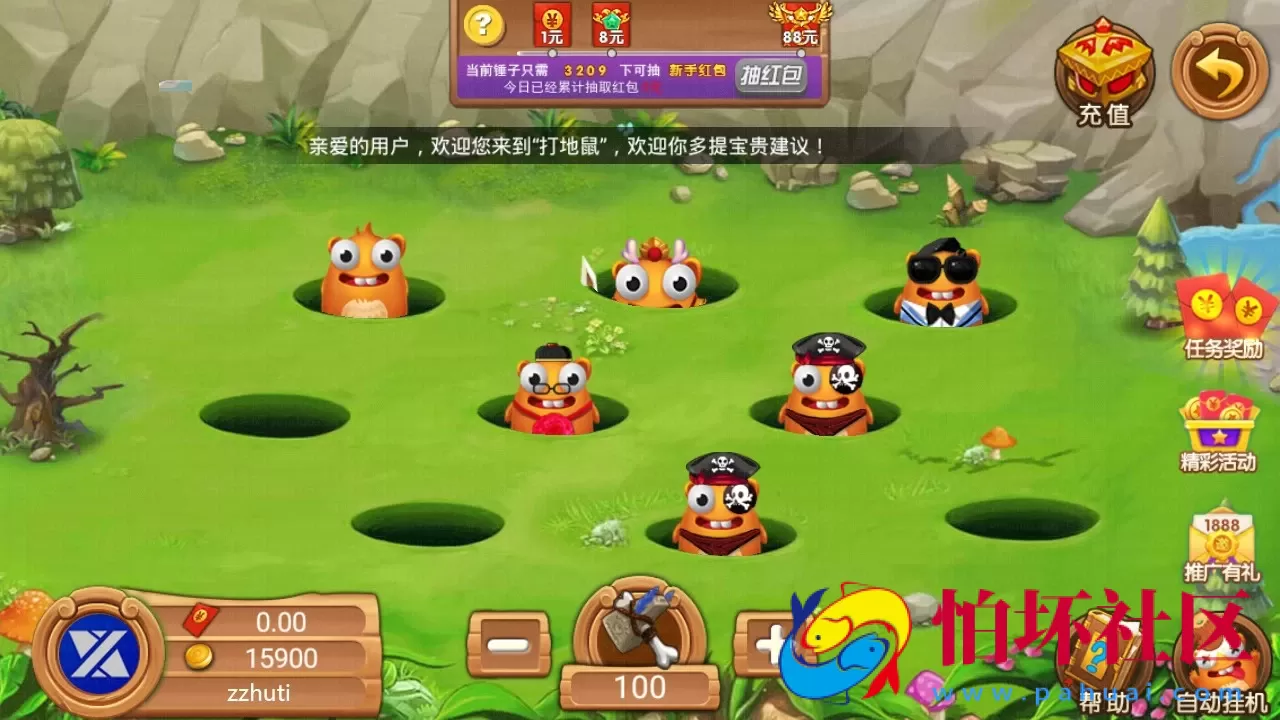The width and height of the screenshot is (1280, 720).
Task: Click the hammer icon above the bet amount
Action: [640, 630]
